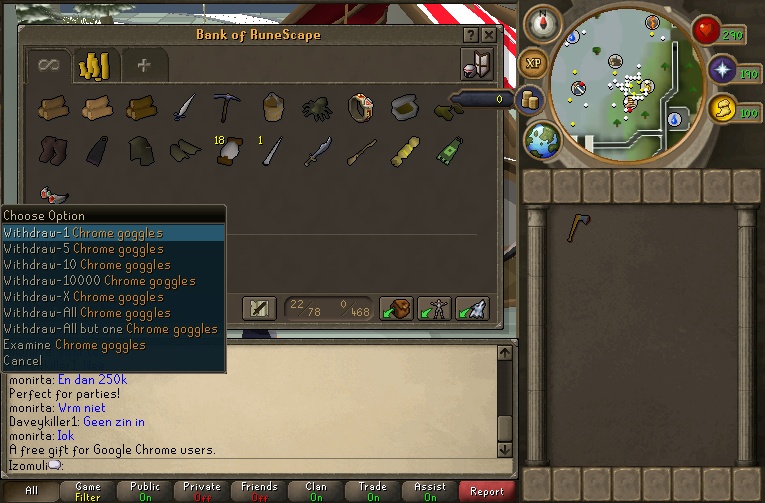Viewport: 765px width, 503px height.
Task: Open the XP counter button
Action: 534,64
